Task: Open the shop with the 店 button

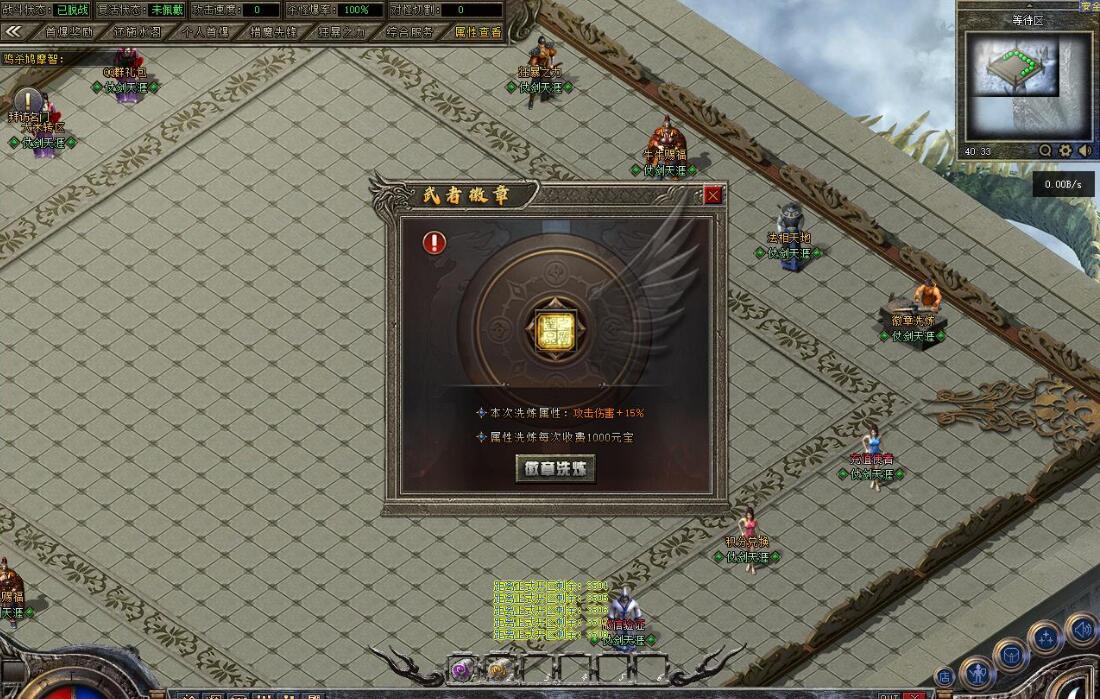Action: tap(944, 677)
